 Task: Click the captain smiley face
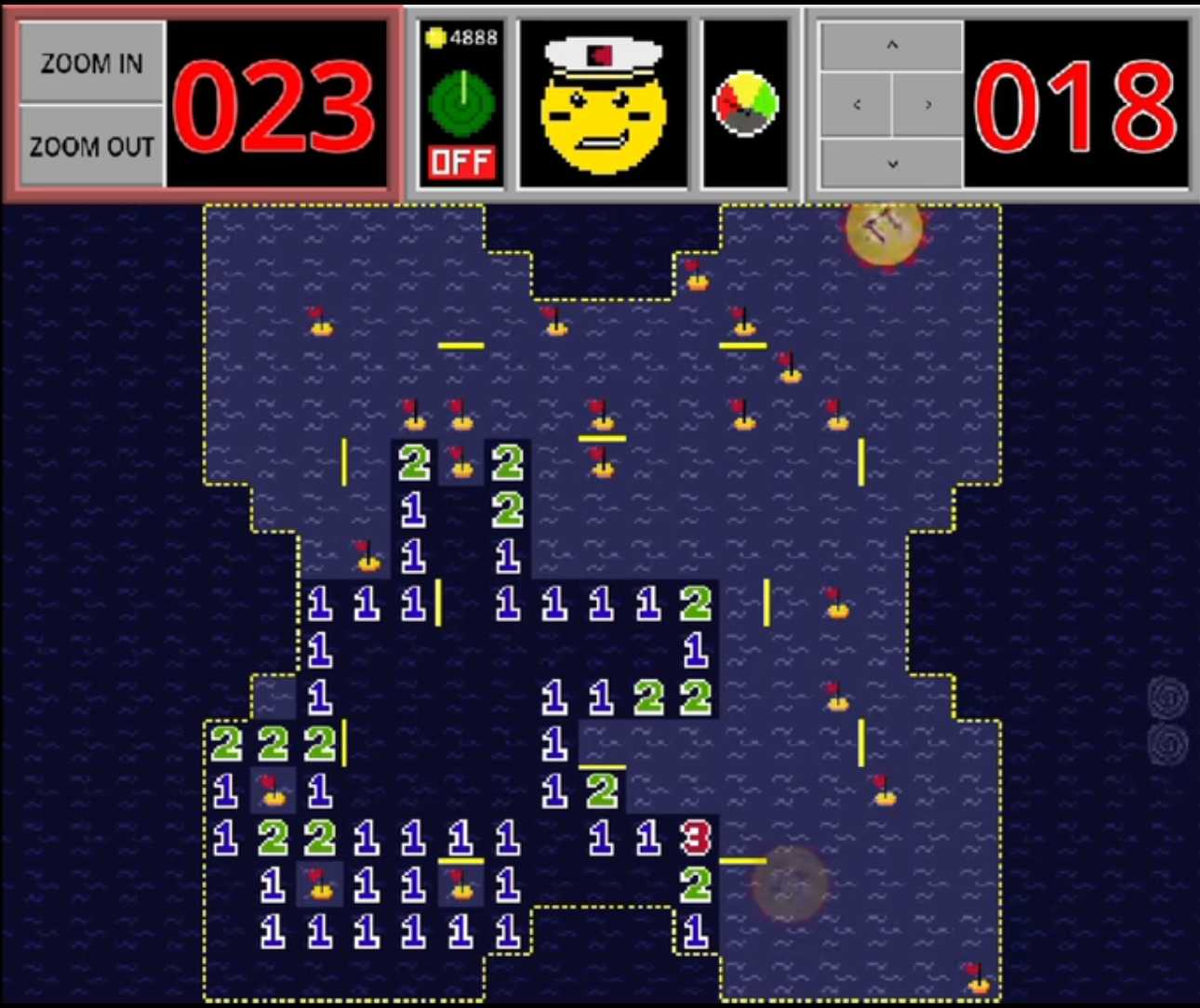[603, 104]
